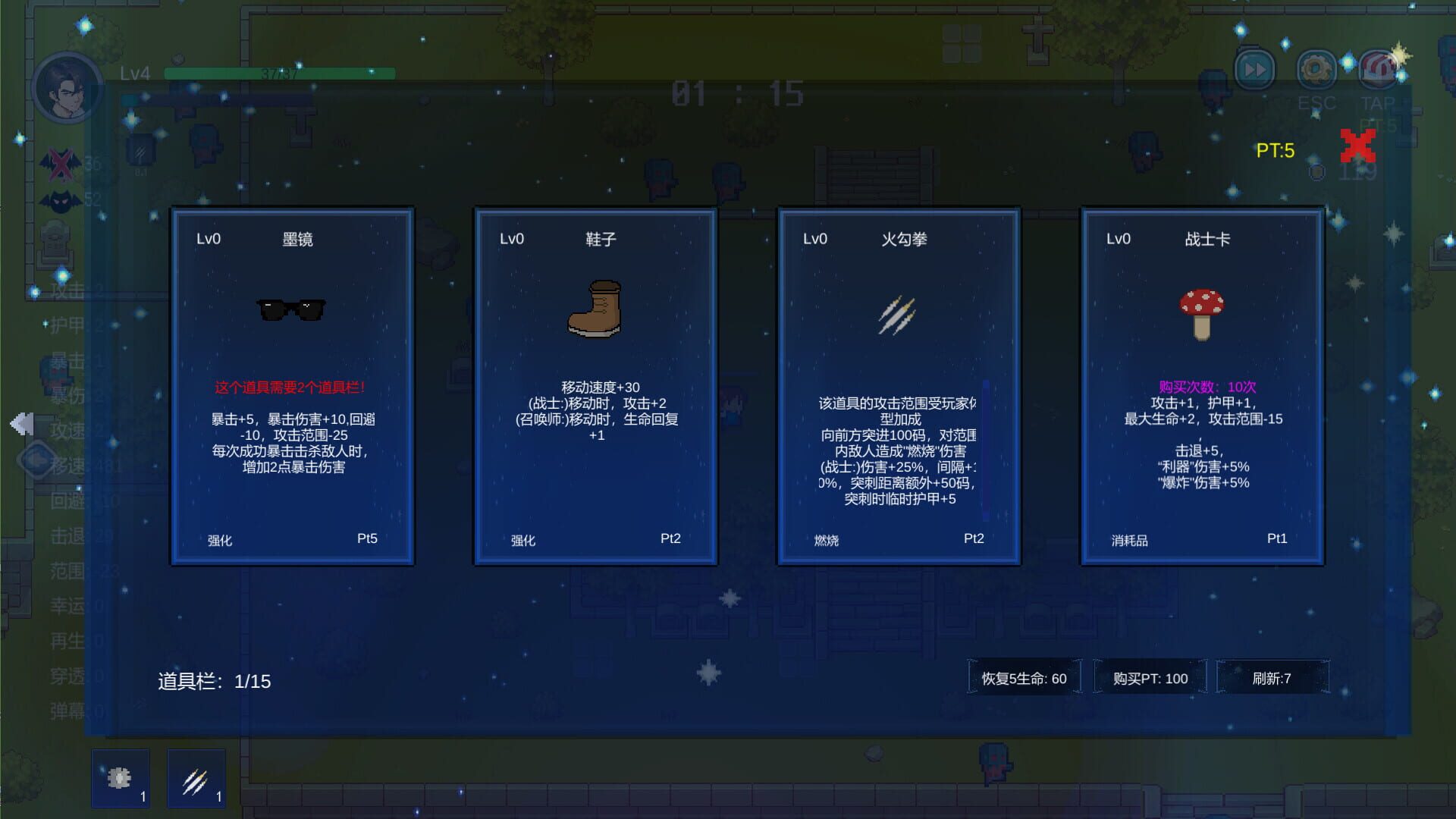The height and width of the screenshot is (819, 1456).
Task: Close the shop with the red X
Action: pos(1358,146)
